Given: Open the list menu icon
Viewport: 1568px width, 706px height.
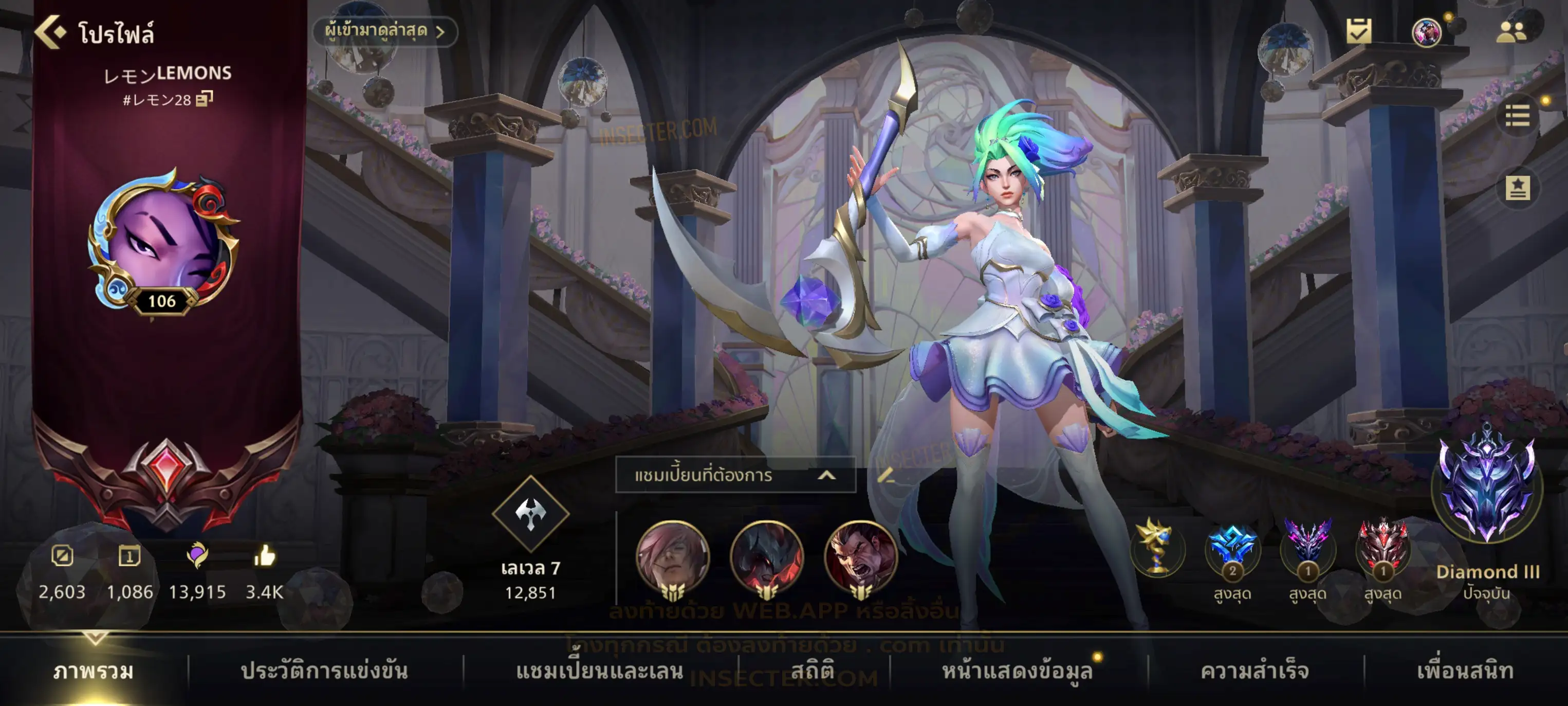Looking at the screenshot, I should 1517,116.
